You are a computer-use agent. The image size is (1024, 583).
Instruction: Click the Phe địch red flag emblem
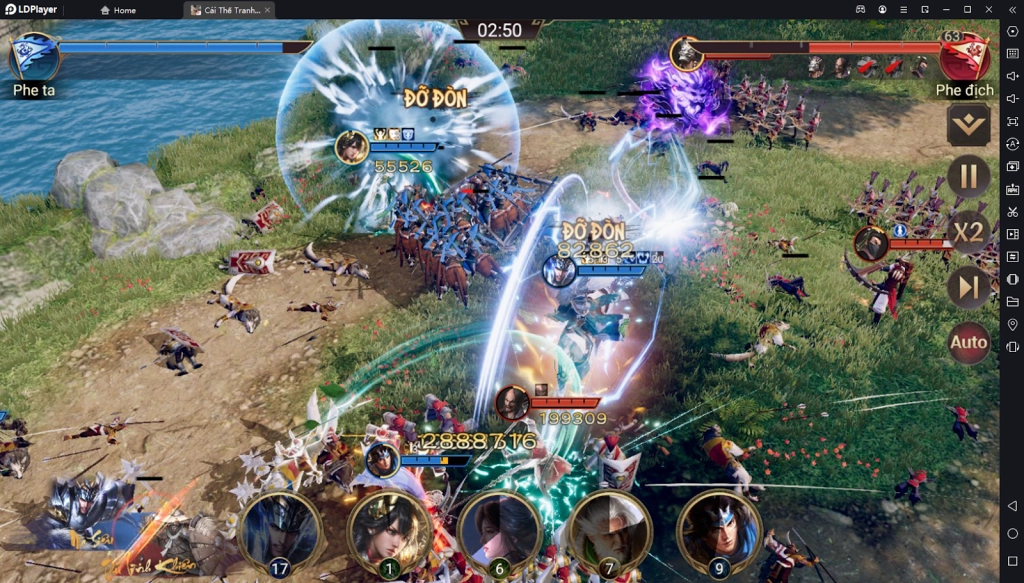pos(964,56)
